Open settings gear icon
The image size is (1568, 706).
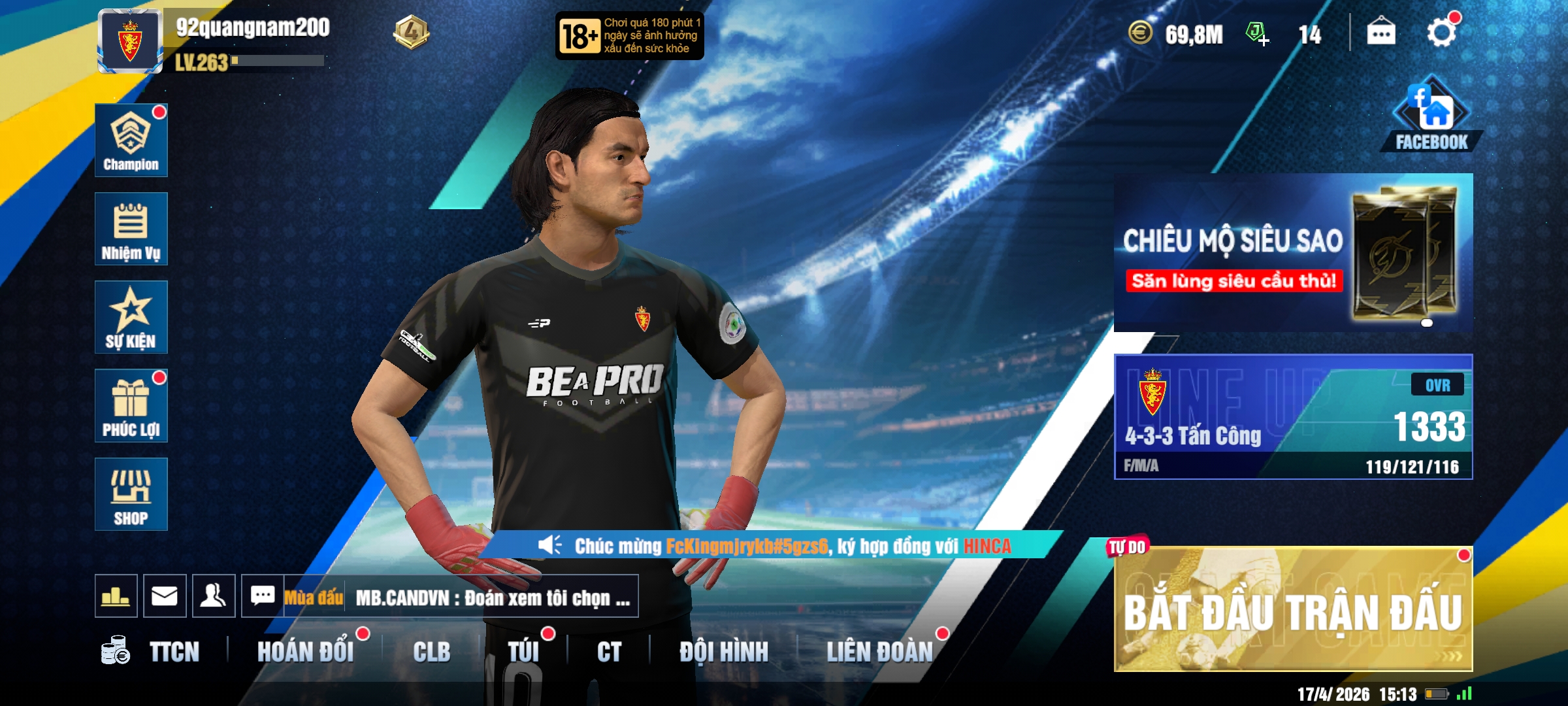pos(1441,33)
